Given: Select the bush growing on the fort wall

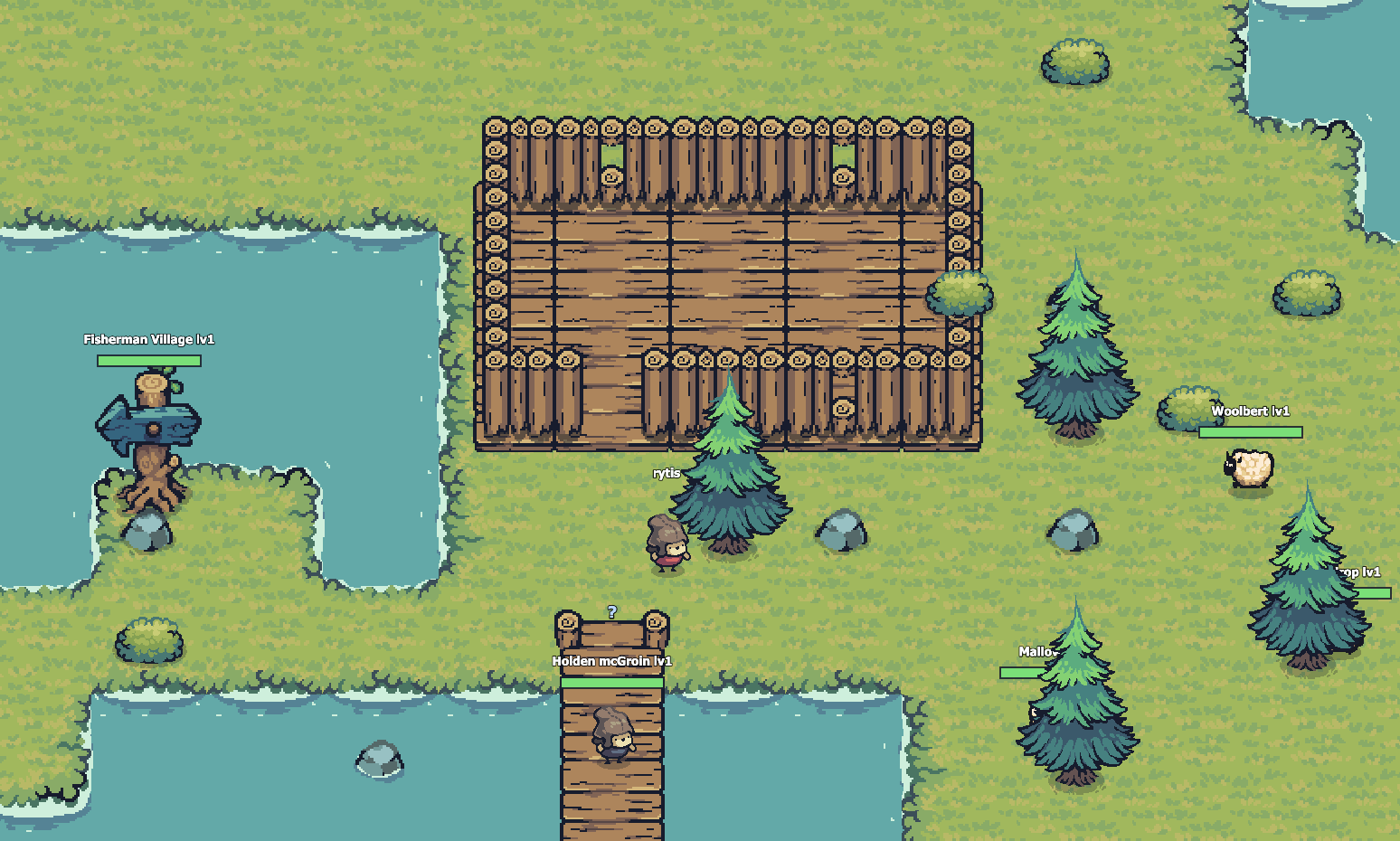Looking at the screenshot, I should [959, 294].
